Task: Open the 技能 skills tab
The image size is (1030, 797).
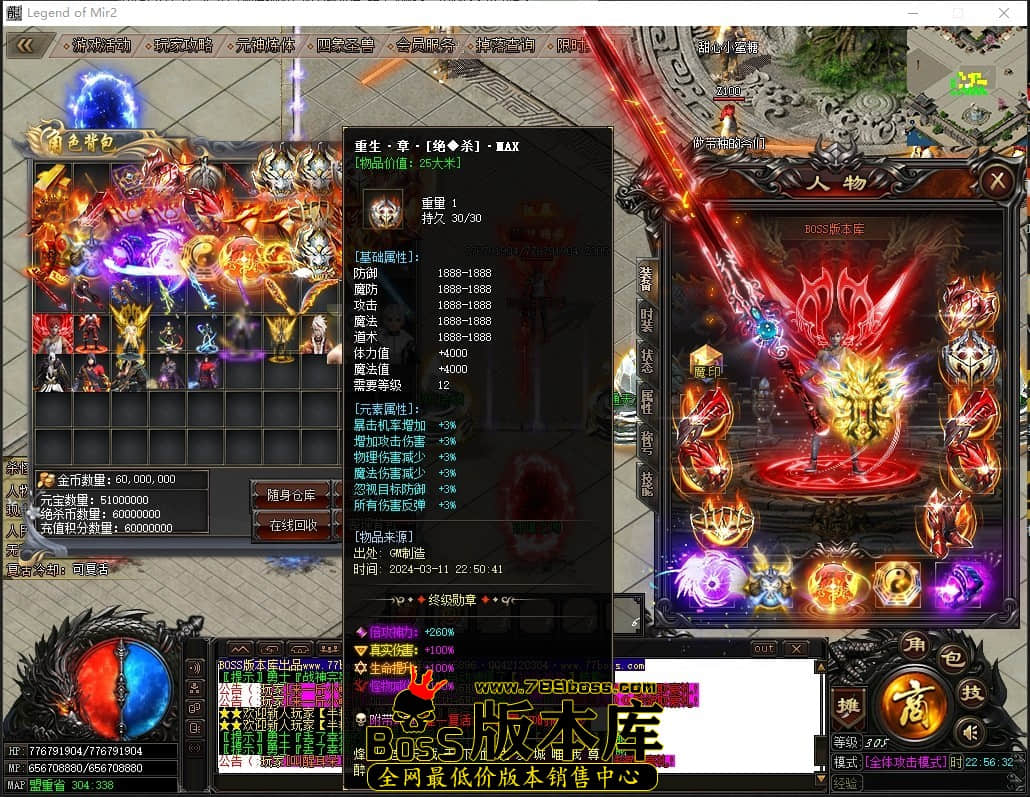Action: (x=647, y=482)
